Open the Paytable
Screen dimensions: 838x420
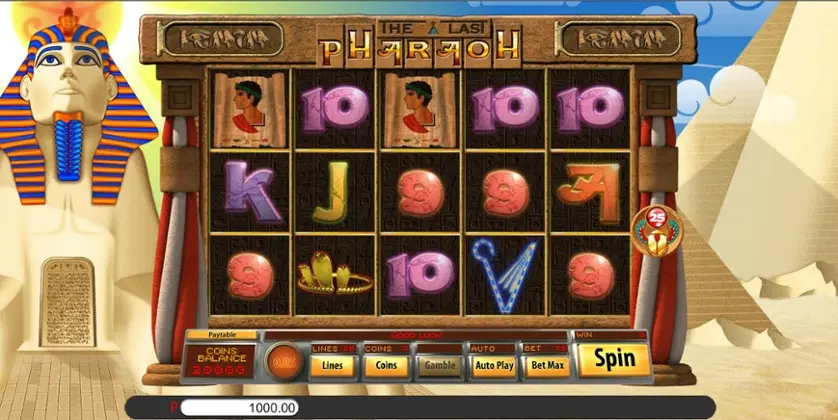click(x=219, y=335)
